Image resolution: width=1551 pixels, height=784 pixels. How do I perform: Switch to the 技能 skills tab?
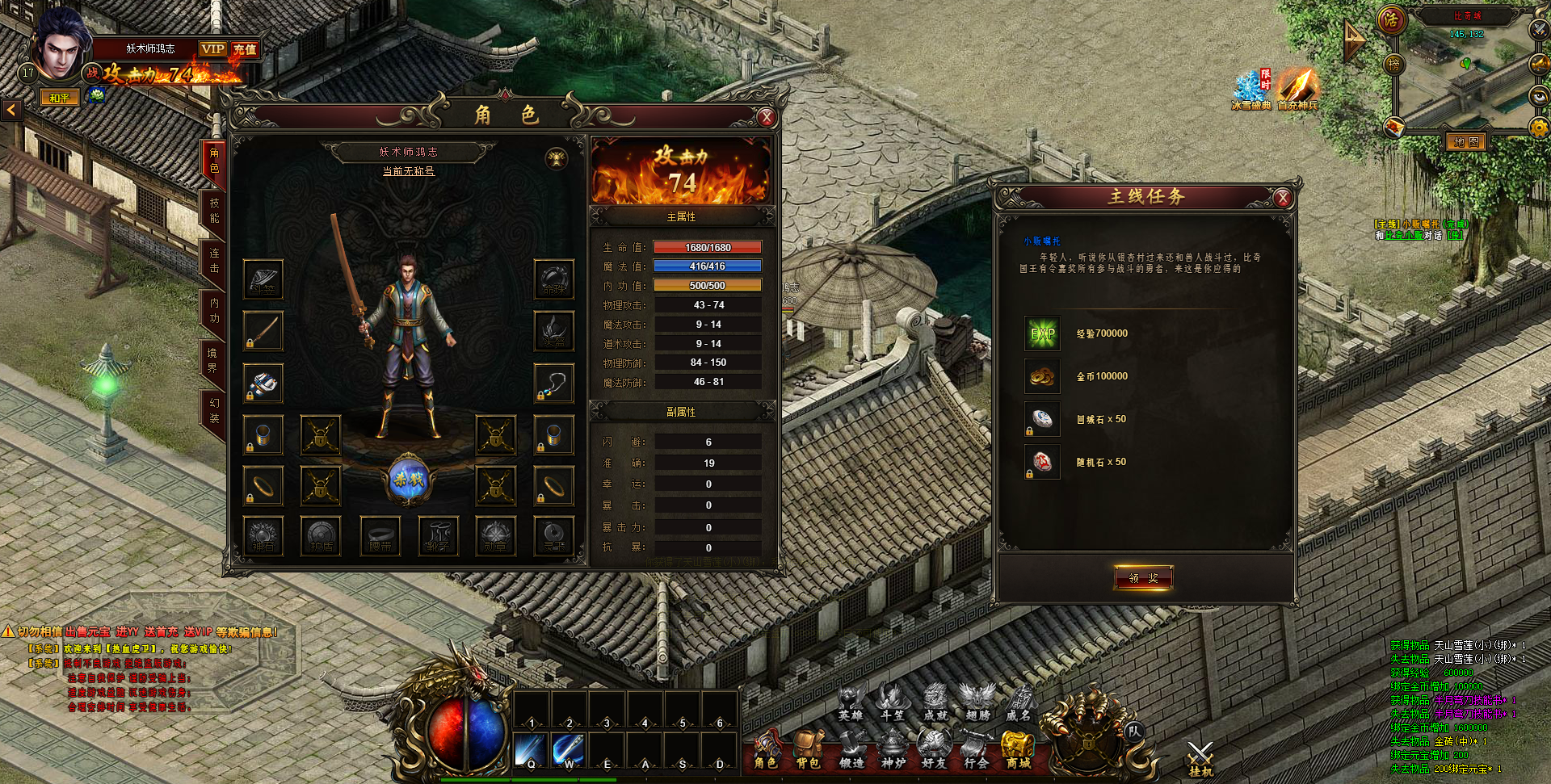[214, 211]
